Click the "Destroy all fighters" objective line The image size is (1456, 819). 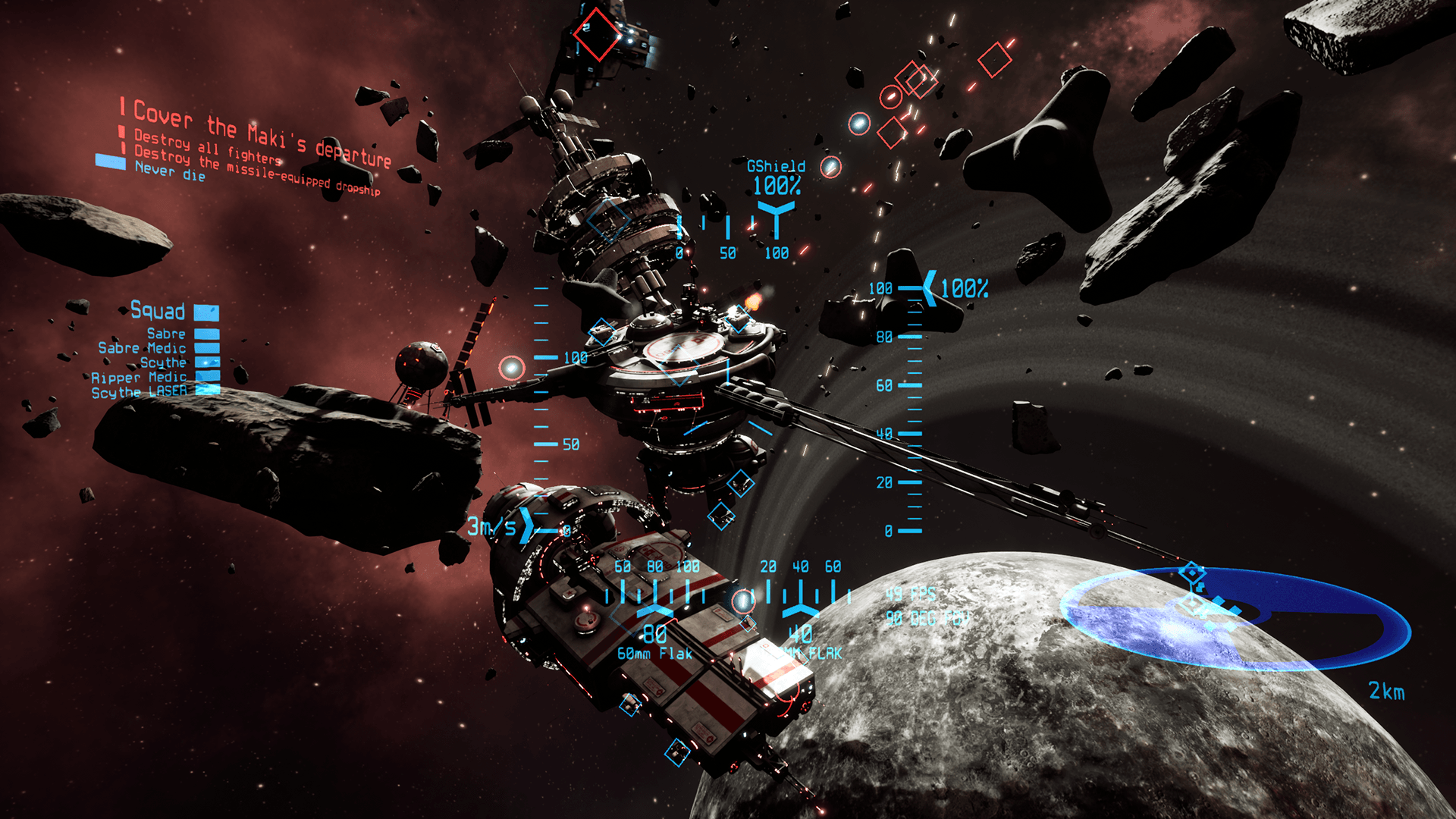click(x=208, y=148)
